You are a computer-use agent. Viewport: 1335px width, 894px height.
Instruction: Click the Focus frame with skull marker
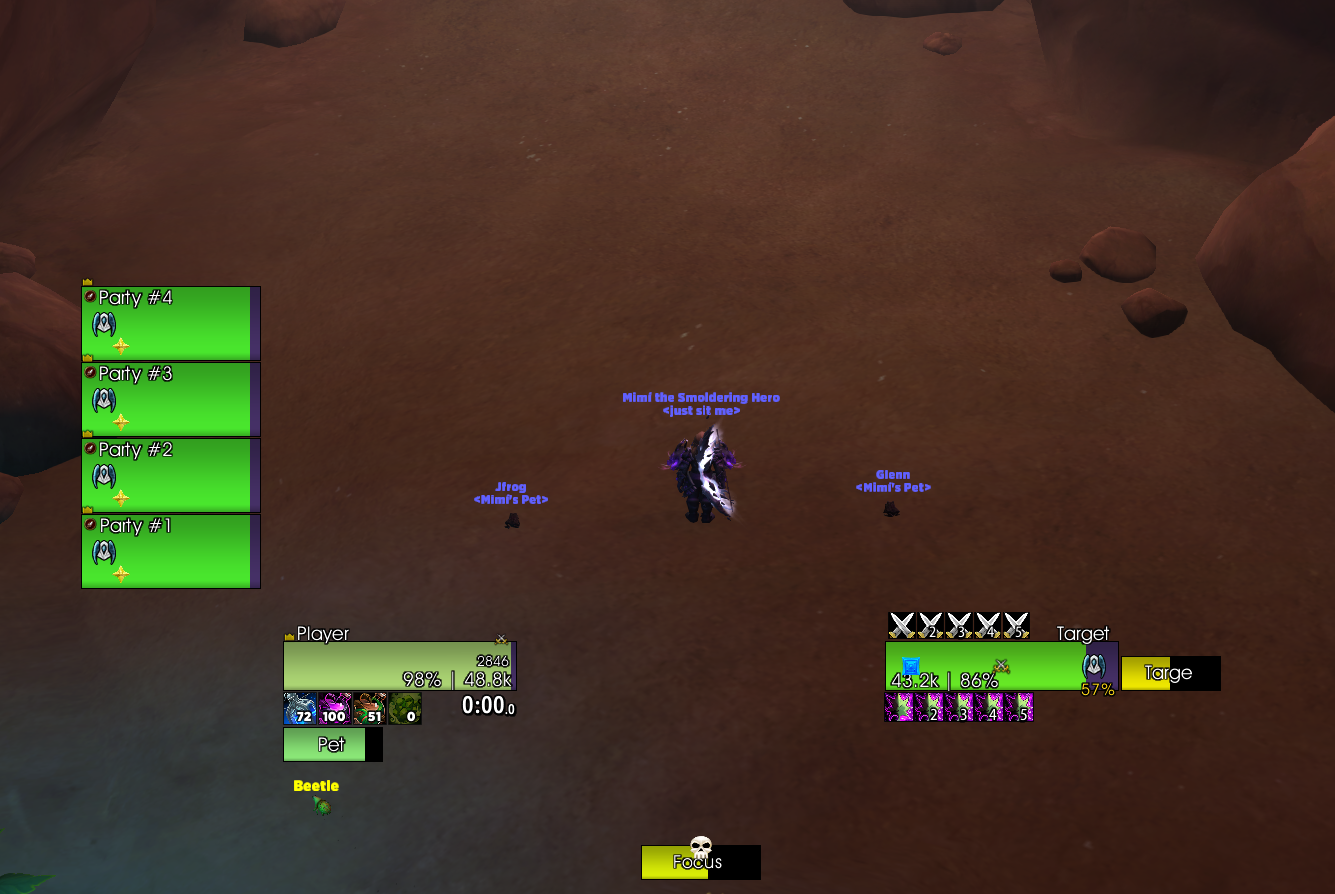tap(700, 862)
